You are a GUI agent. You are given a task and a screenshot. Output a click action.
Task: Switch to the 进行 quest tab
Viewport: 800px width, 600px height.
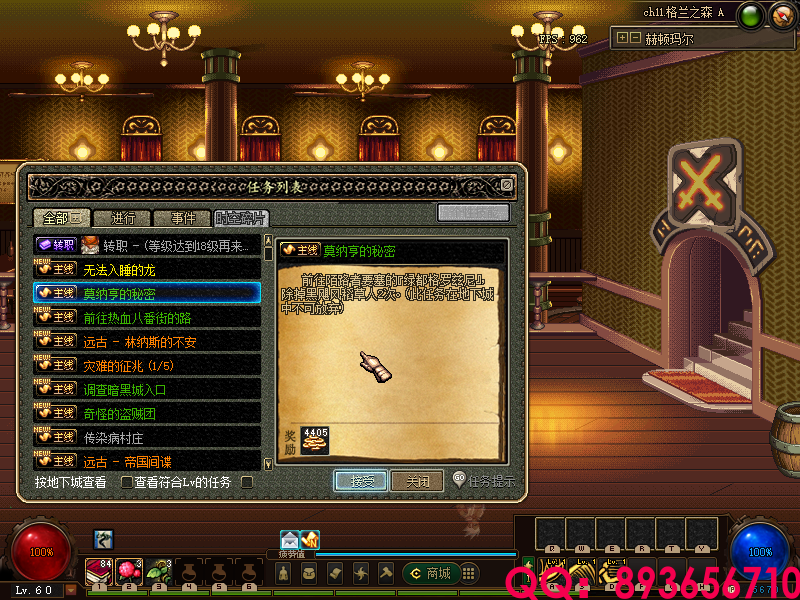click(x=123, y=218)
